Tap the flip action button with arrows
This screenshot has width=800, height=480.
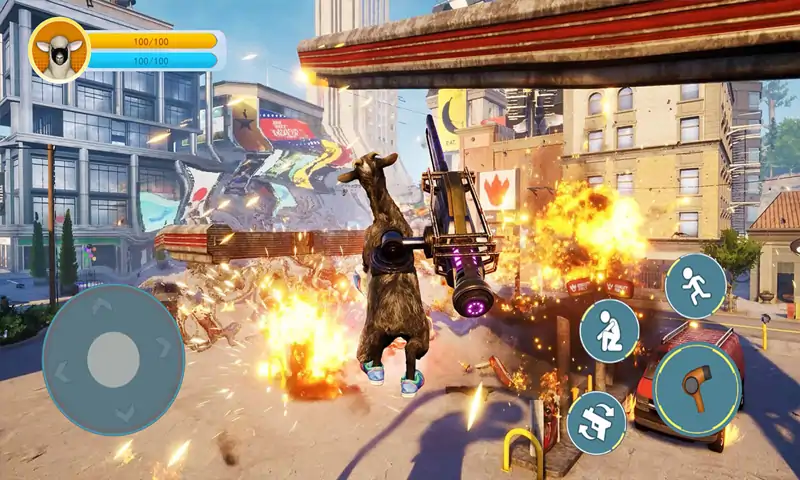coord(596,422)
